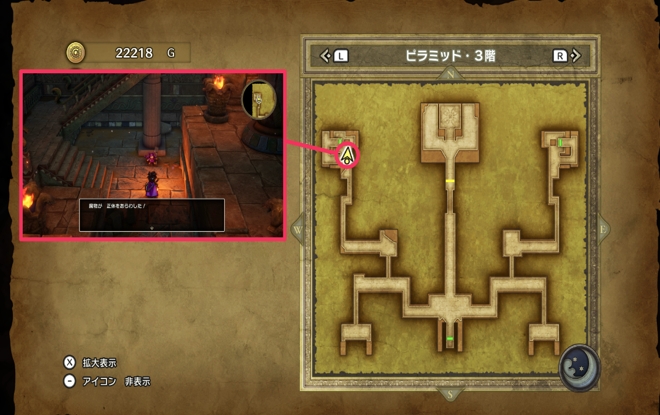Click the yellow player position marker

[347, 155]
